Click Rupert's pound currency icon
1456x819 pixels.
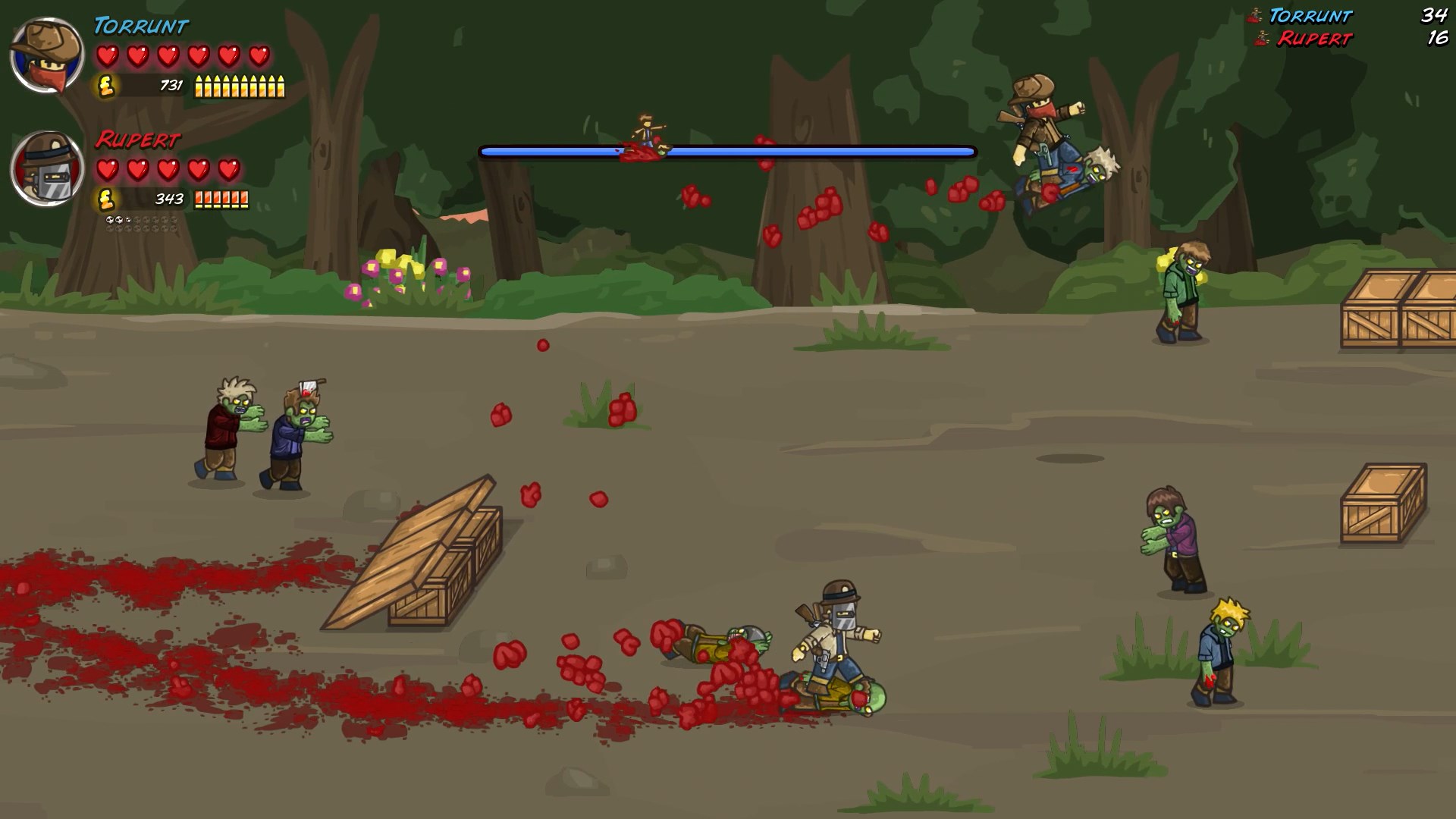[x=105, y=200]
